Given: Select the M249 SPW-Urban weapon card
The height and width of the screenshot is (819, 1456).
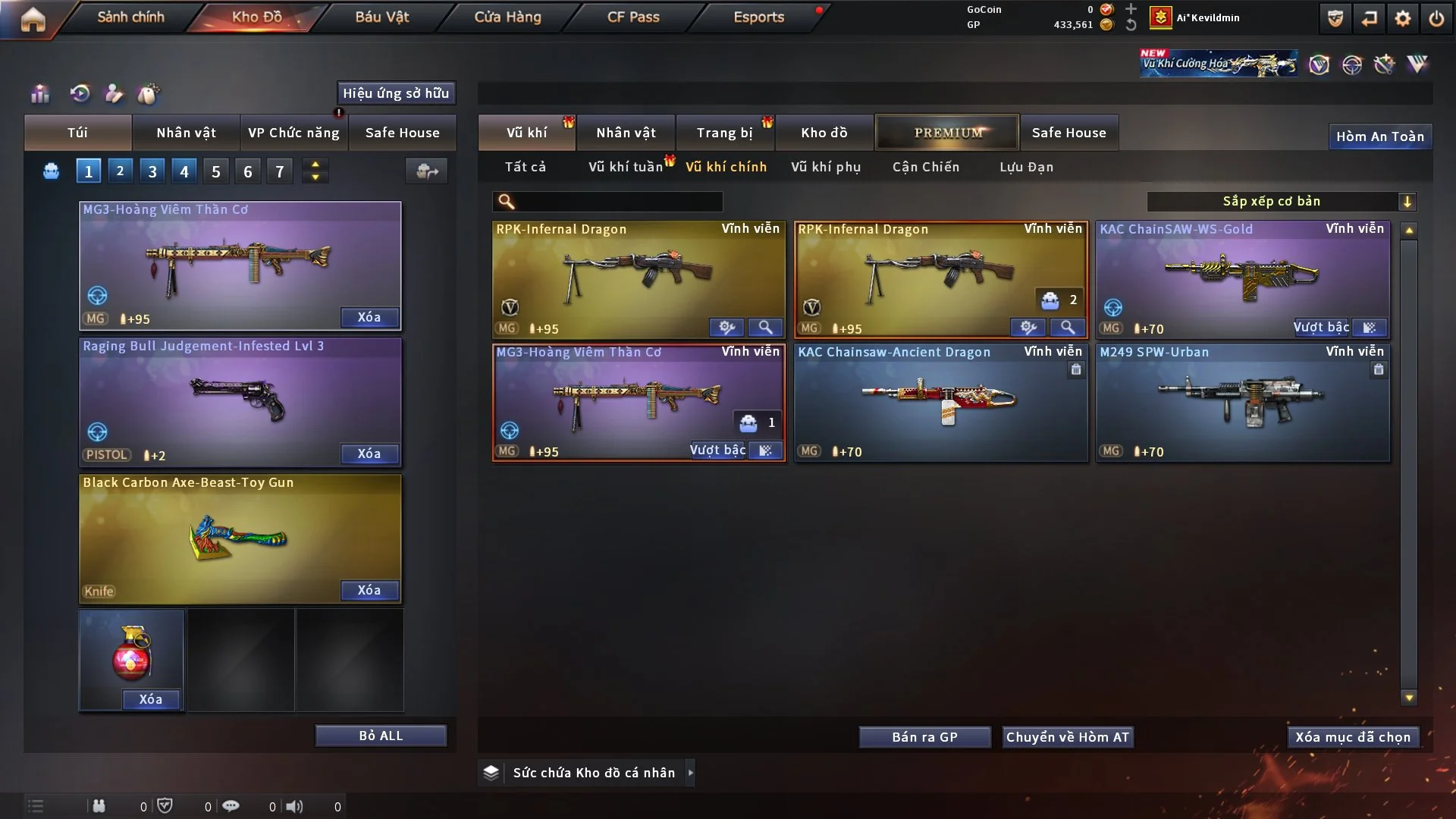Looking at the screenshot, I should coord(1242,403).
